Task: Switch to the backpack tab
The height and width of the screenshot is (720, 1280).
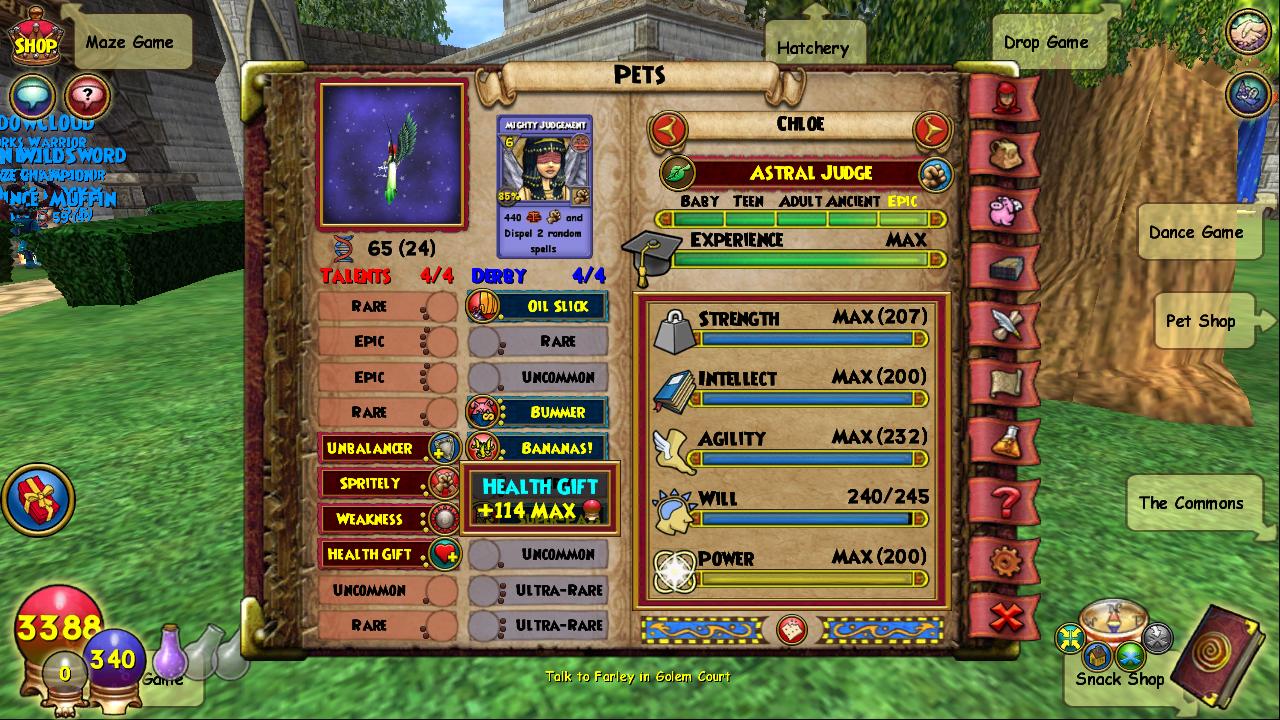Action: coord(1006,154)
